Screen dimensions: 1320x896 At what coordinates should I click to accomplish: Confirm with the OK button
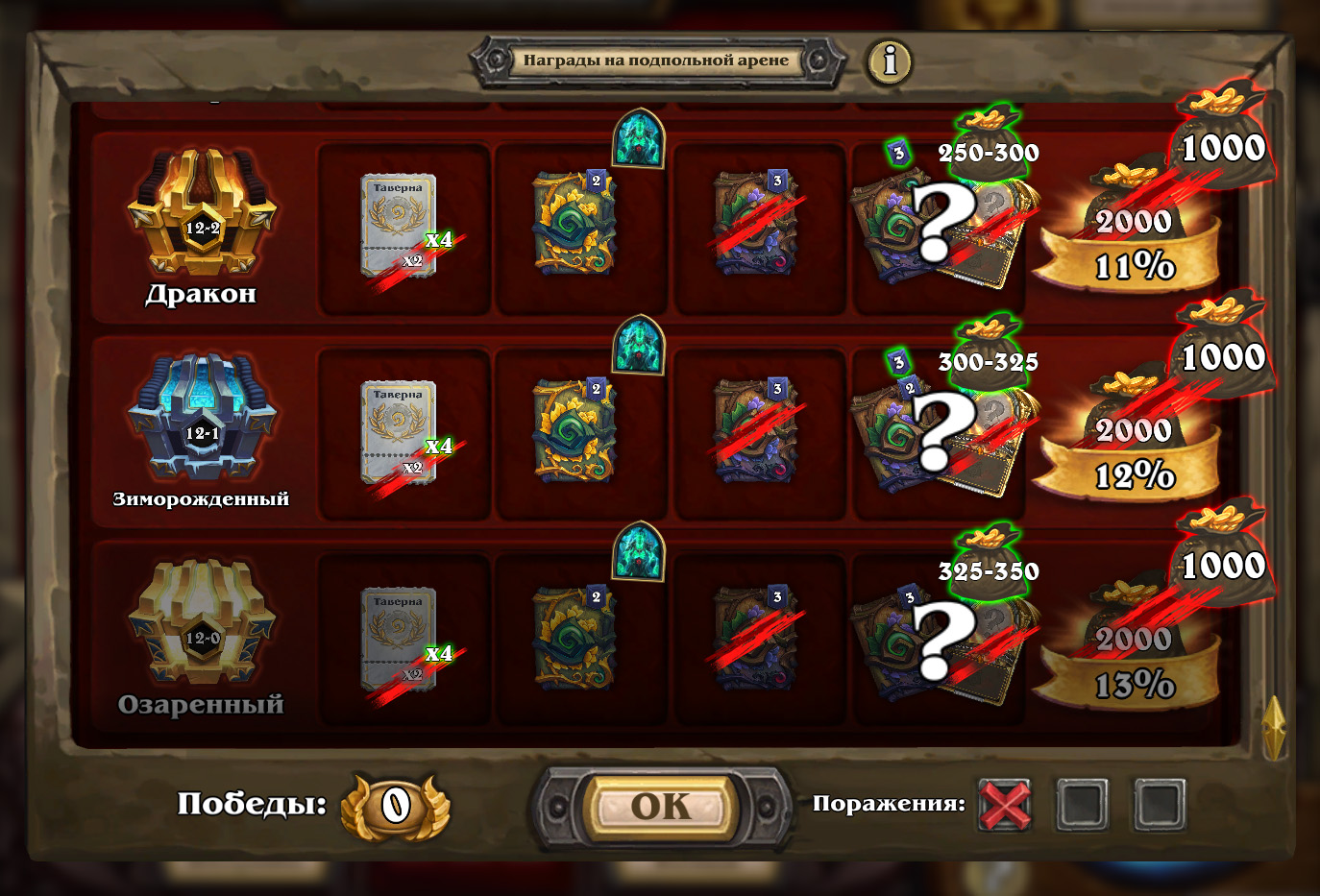[661, 807]
